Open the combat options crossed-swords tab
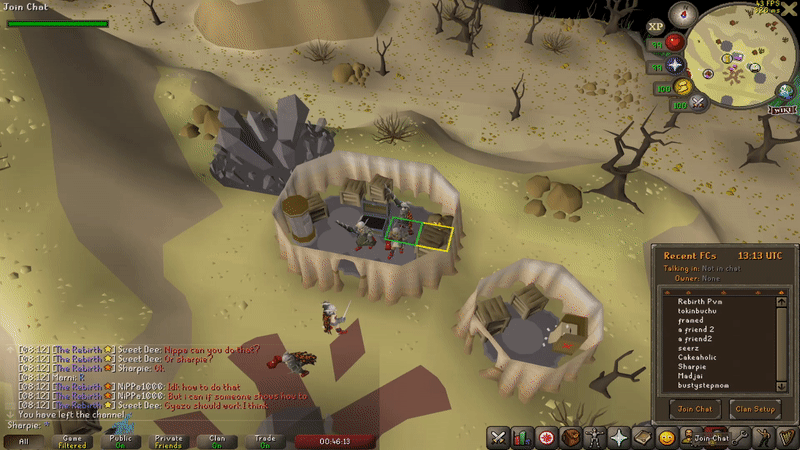 pos(497,437)
